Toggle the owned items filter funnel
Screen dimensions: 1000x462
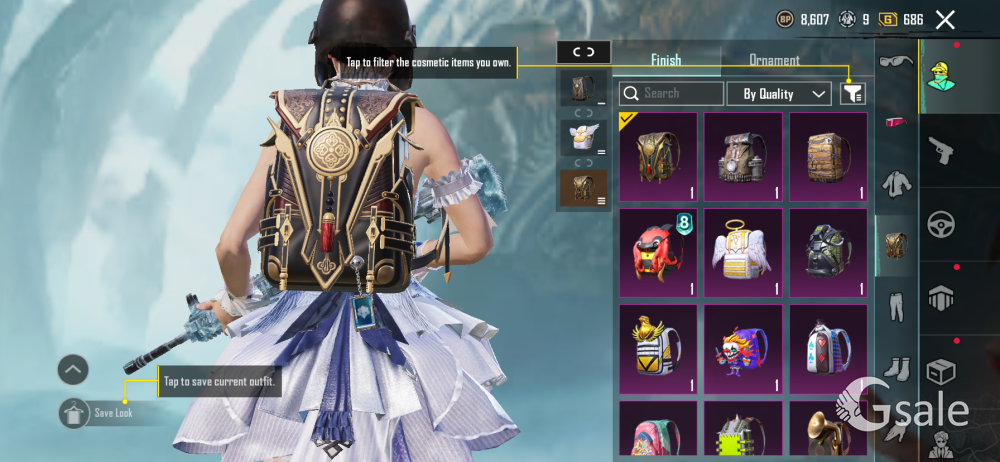click(852, 94)
